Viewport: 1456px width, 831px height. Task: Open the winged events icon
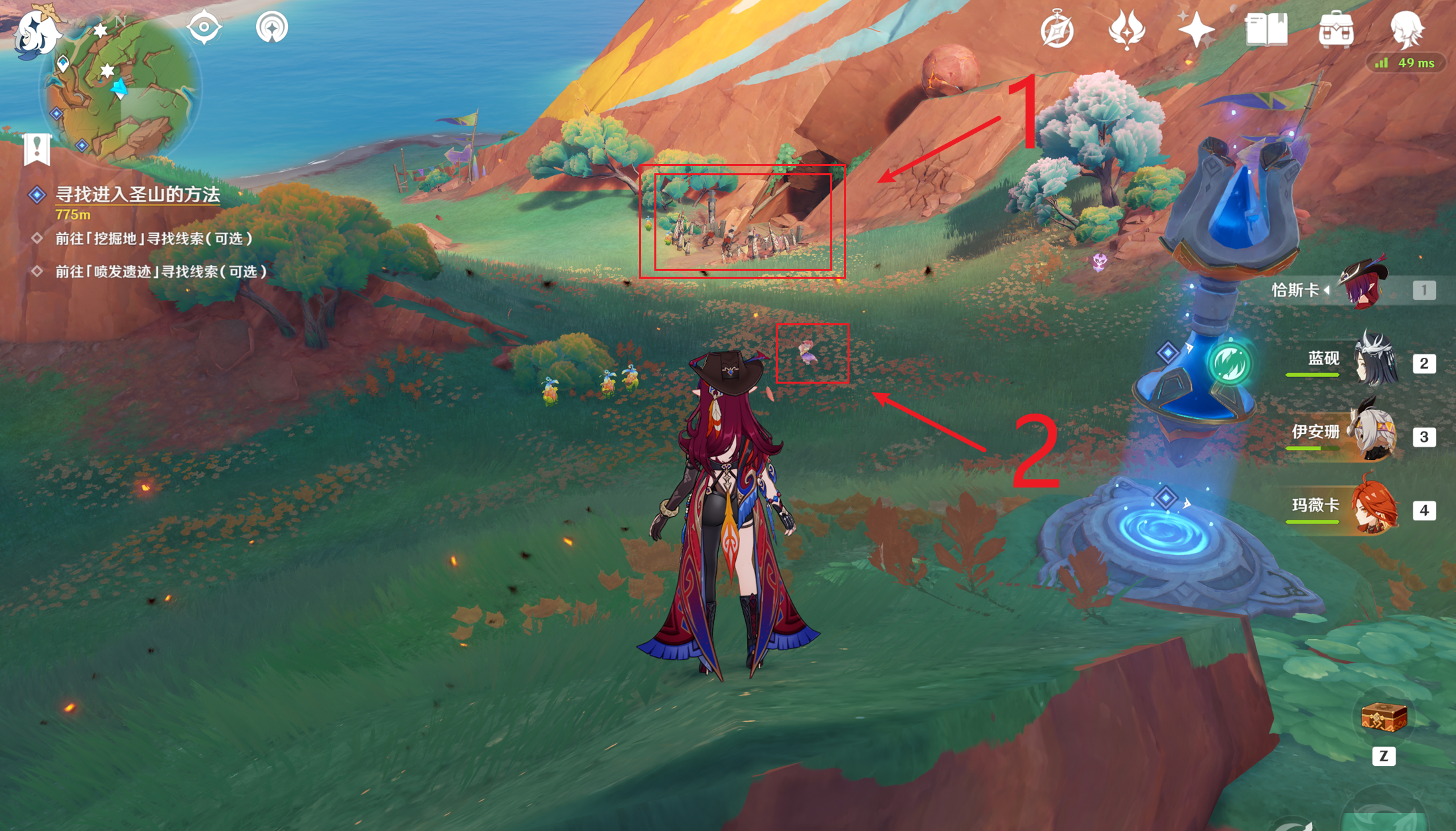point(1127,30)
